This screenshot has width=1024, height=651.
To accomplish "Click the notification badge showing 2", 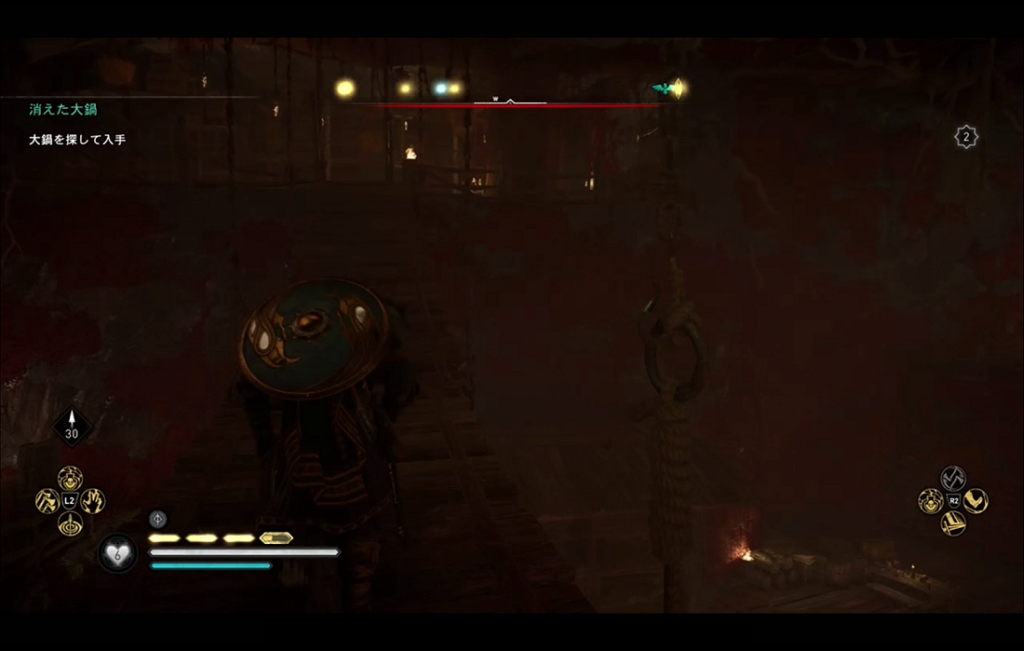I will [965, 137].
